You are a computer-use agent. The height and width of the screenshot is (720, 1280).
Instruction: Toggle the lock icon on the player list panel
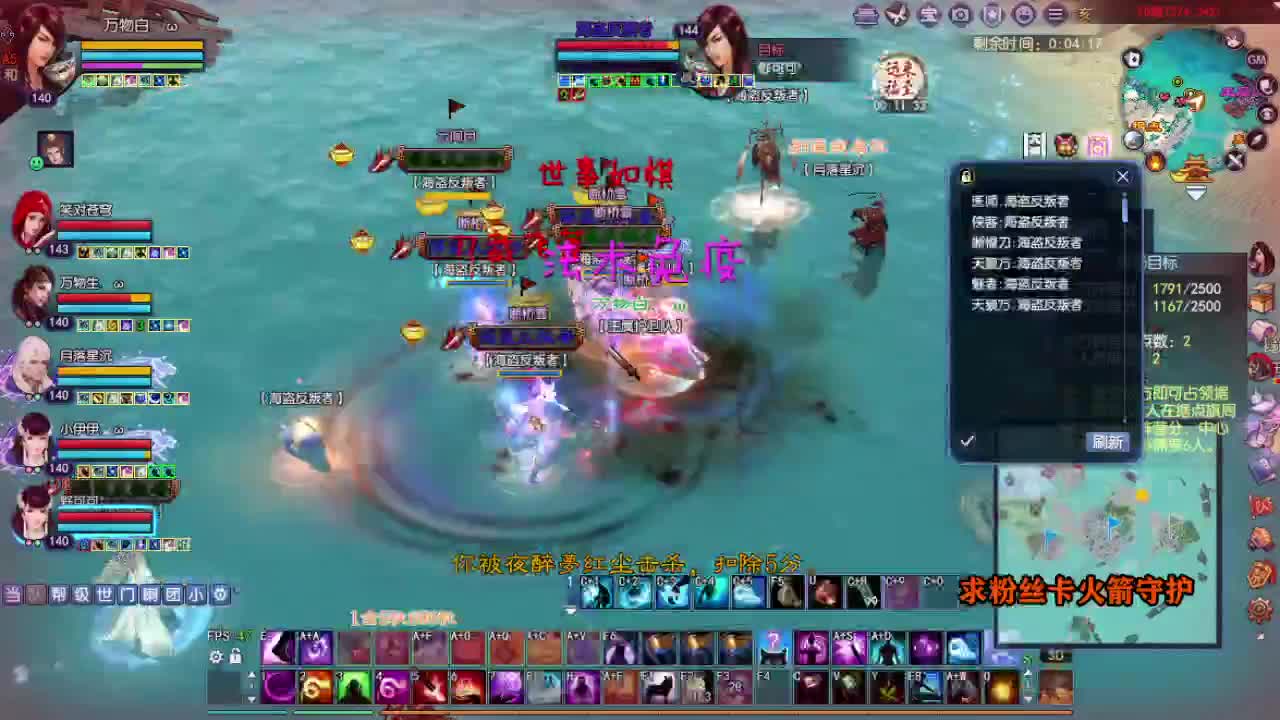point(966,176)
